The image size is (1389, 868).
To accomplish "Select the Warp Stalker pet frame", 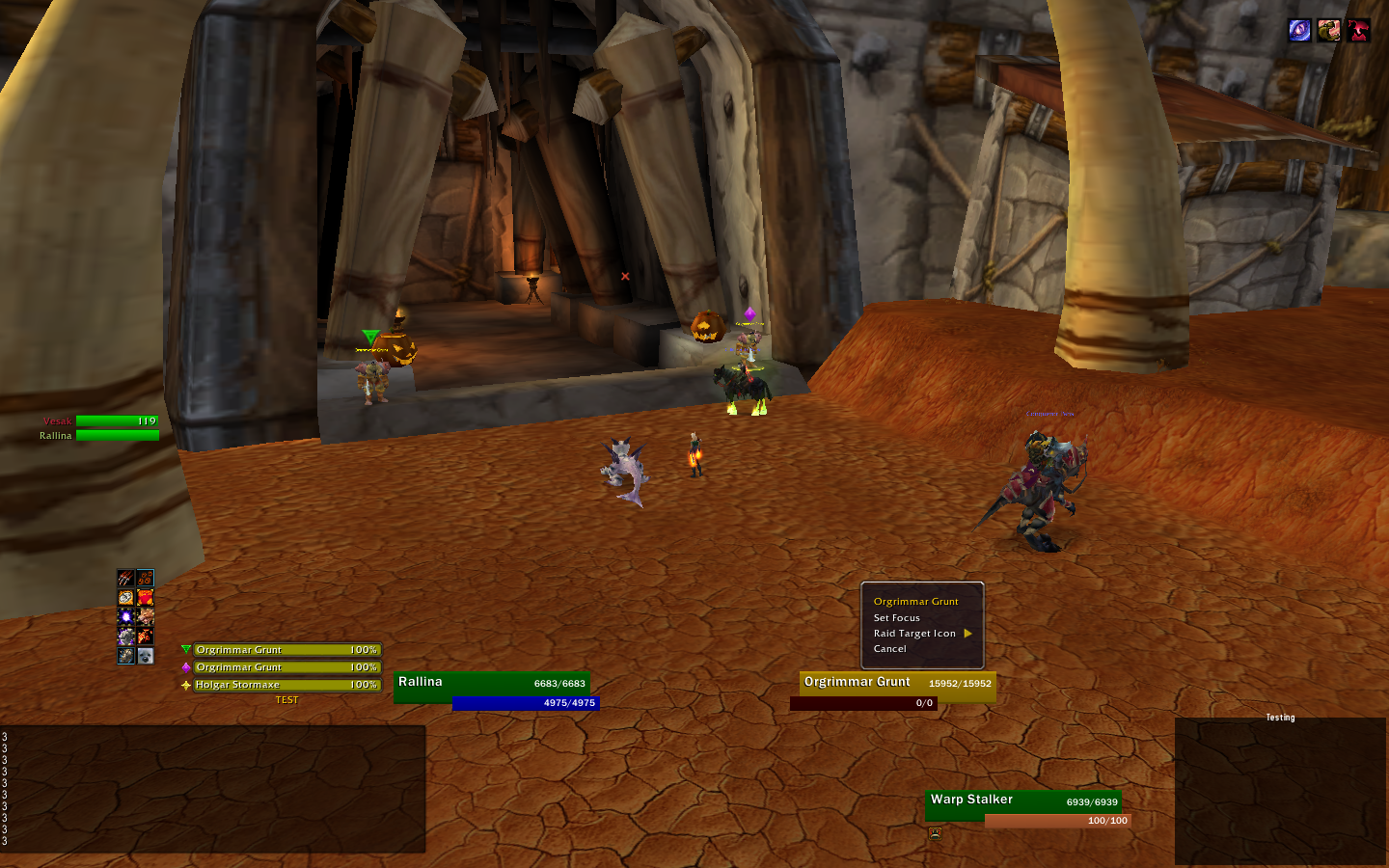I will point(1022,800).
